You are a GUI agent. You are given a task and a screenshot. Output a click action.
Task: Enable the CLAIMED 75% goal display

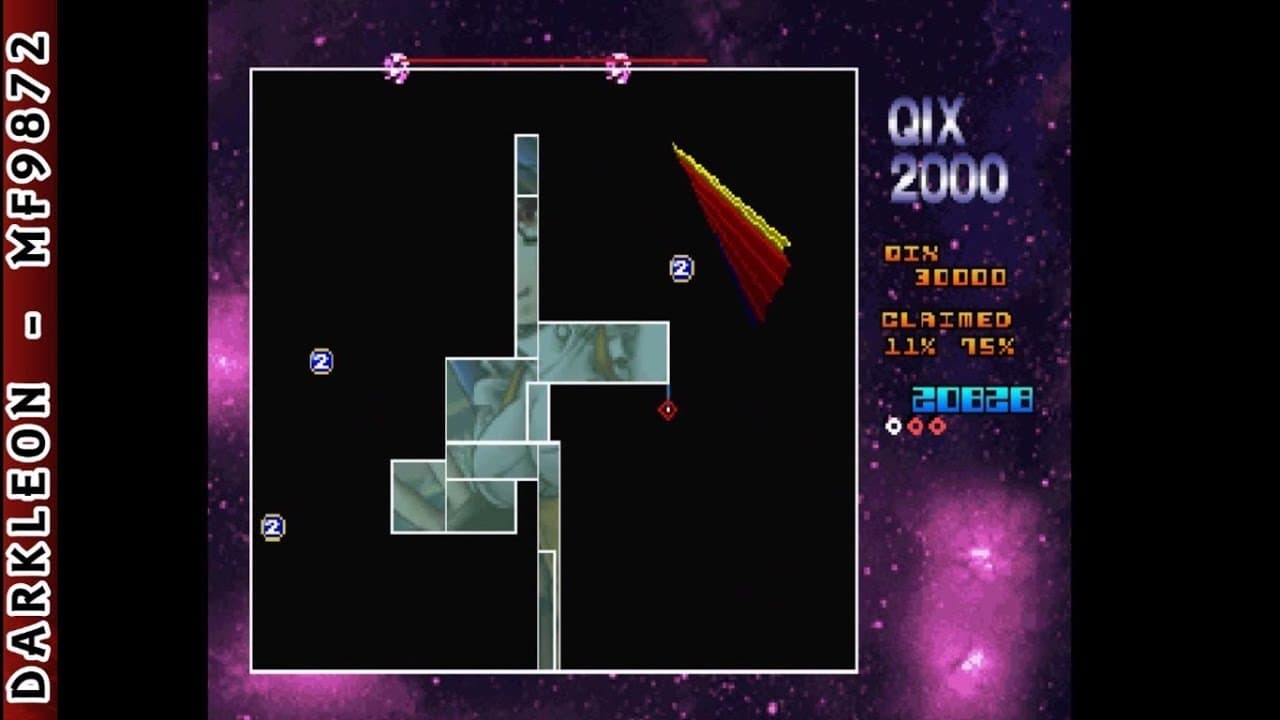(x=986, y=345)
